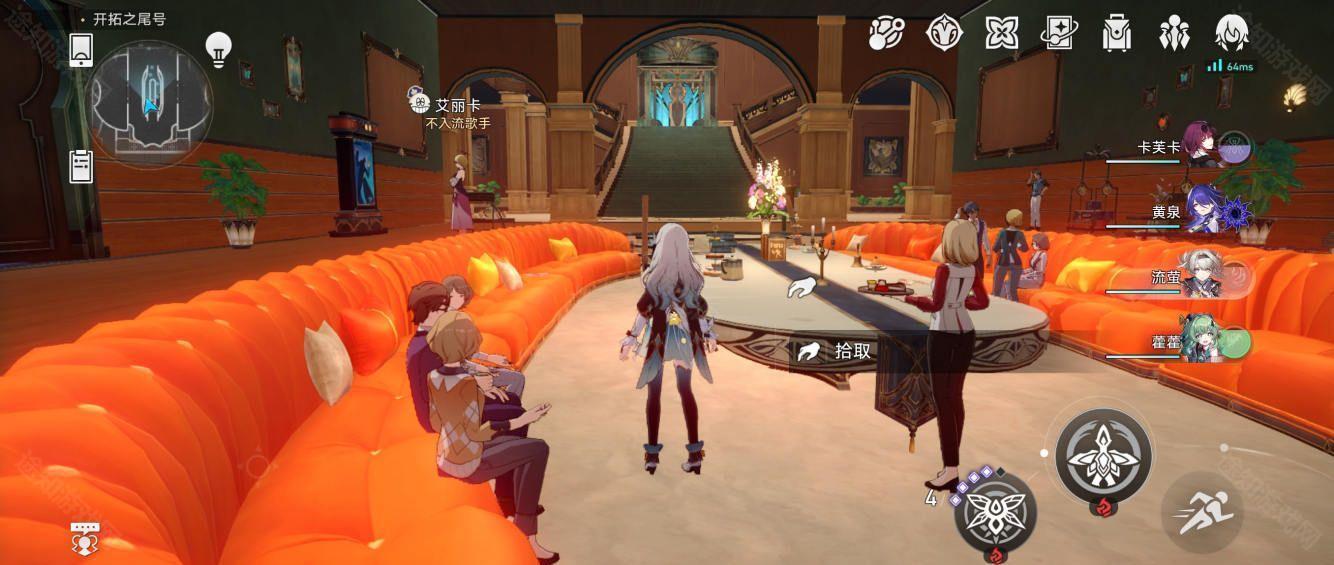Open the four-petal flower icon
The image size is (1334, 565).
pos(1001,33)
